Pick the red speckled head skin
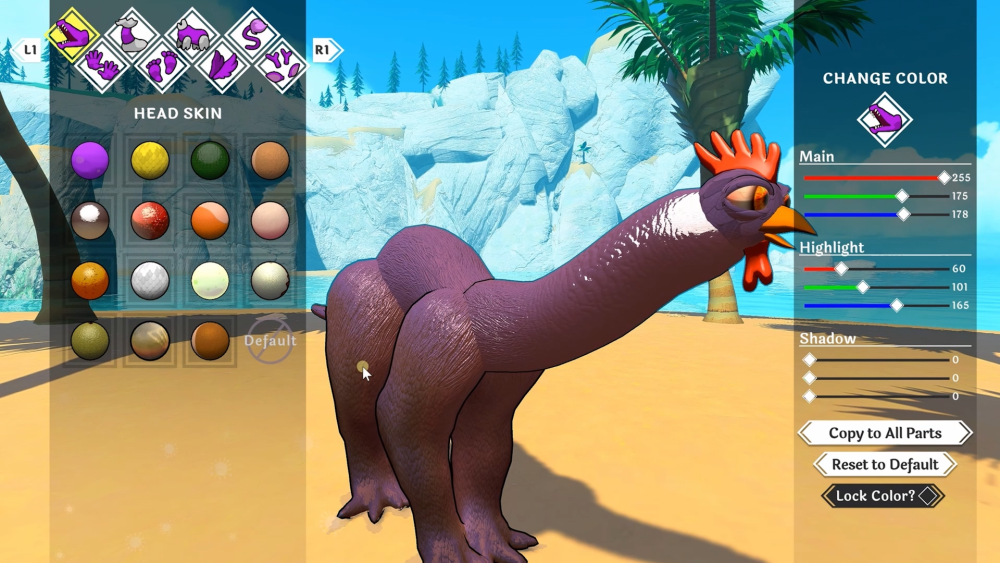The image size is (1000, 563). [150, 220]
